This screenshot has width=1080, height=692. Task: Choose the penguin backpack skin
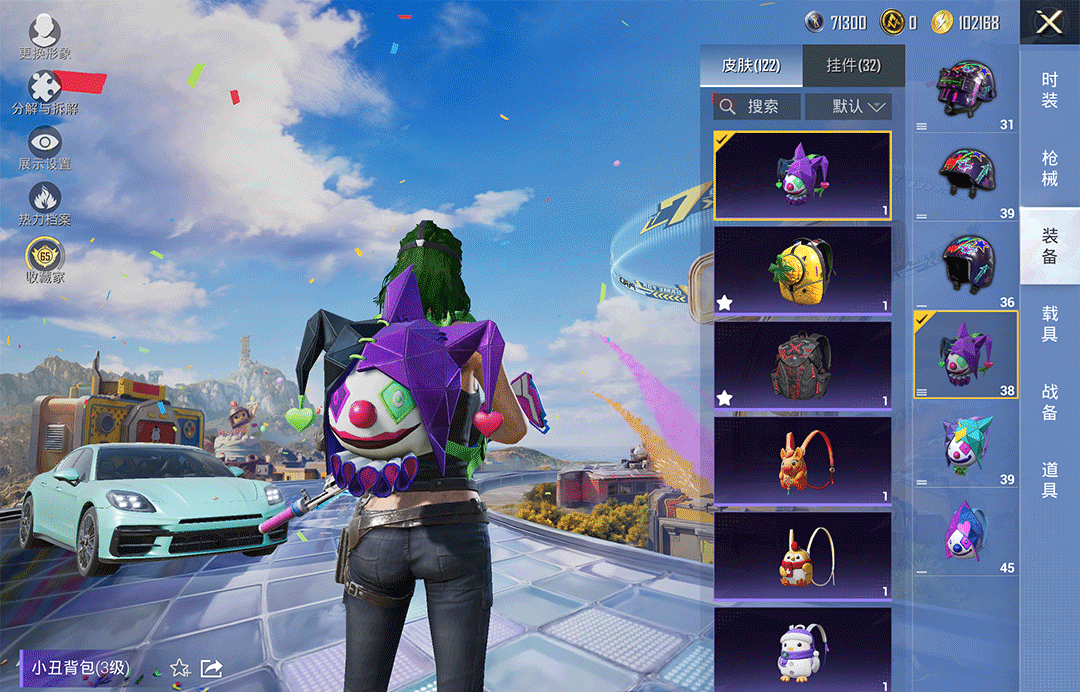[802, 648]
